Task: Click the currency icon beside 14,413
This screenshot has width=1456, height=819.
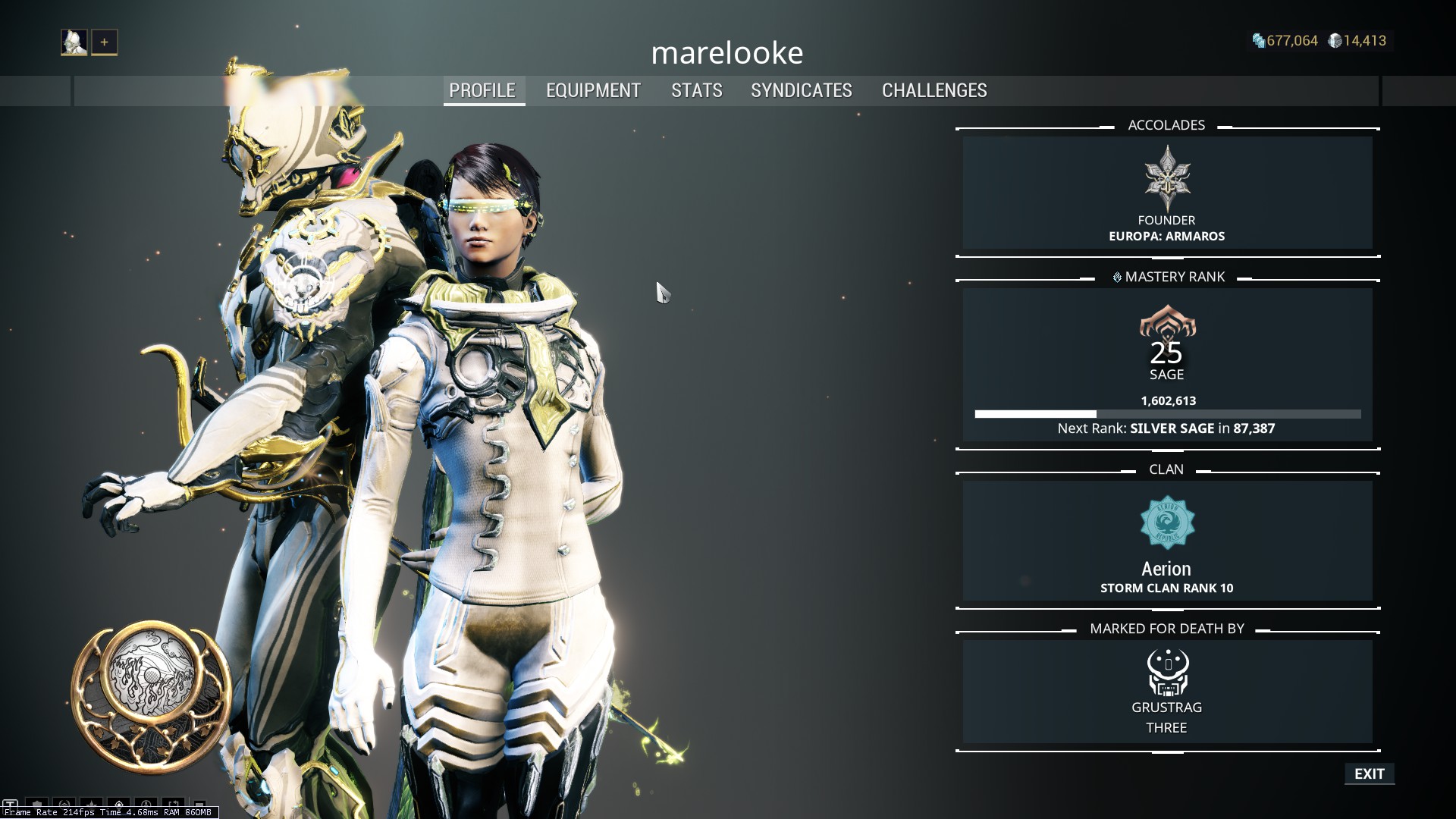Action: (1335, 42)
